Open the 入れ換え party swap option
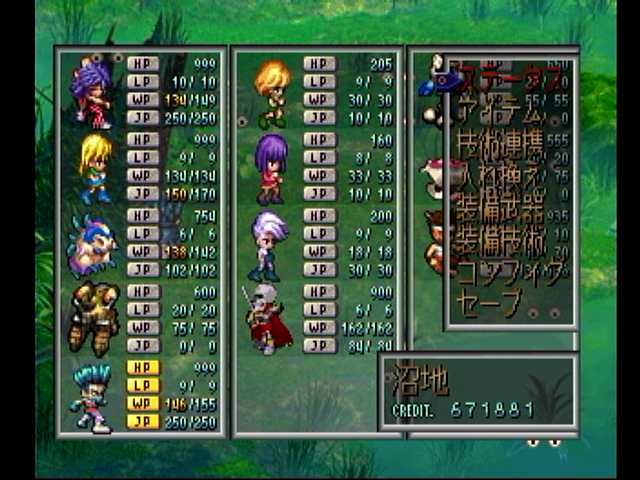 click(x=500, y=178)
